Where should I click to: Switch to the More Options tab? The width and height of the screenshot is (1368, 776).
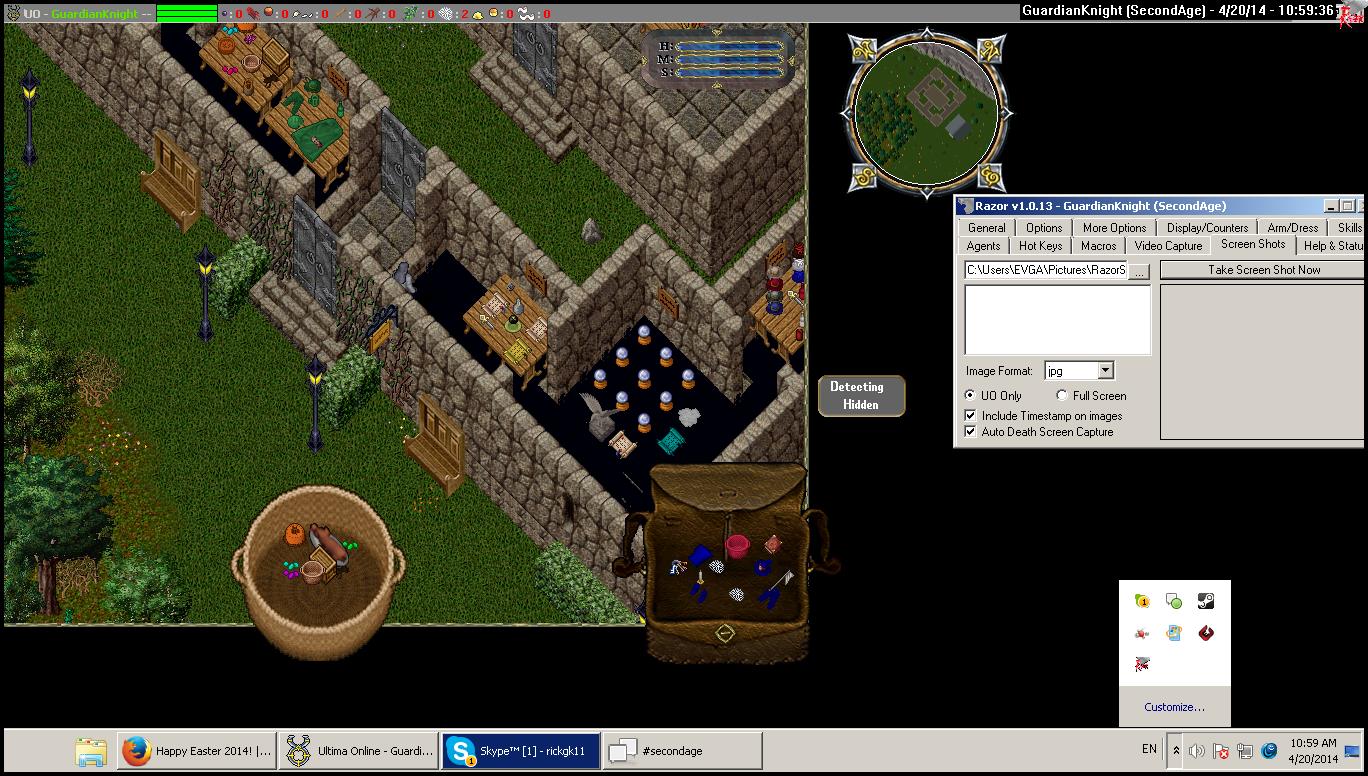[x=1114, y=228]
